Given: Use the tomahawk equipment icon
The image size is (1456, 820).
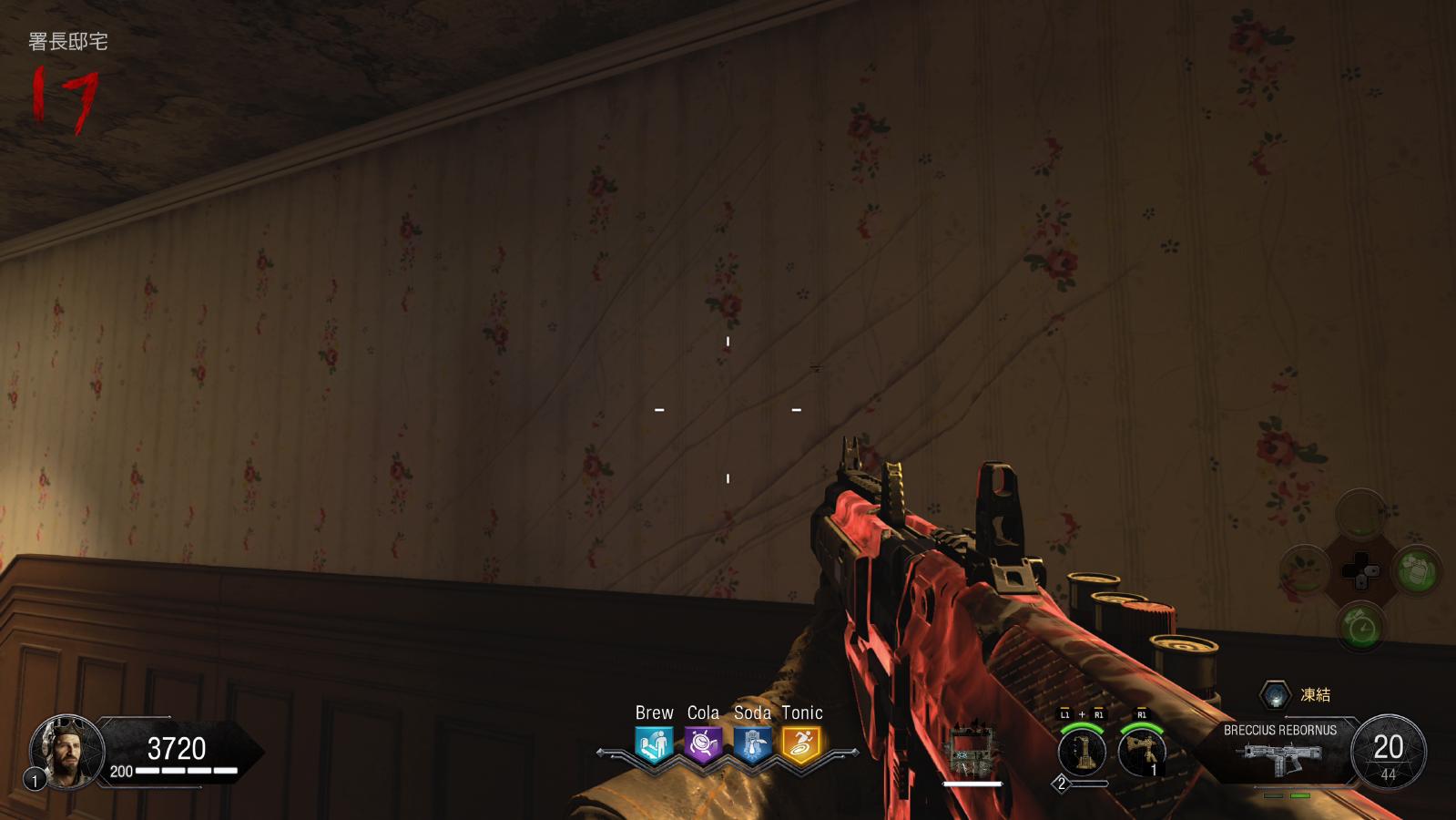Looking at the screenshot, I should [1142, 752].
